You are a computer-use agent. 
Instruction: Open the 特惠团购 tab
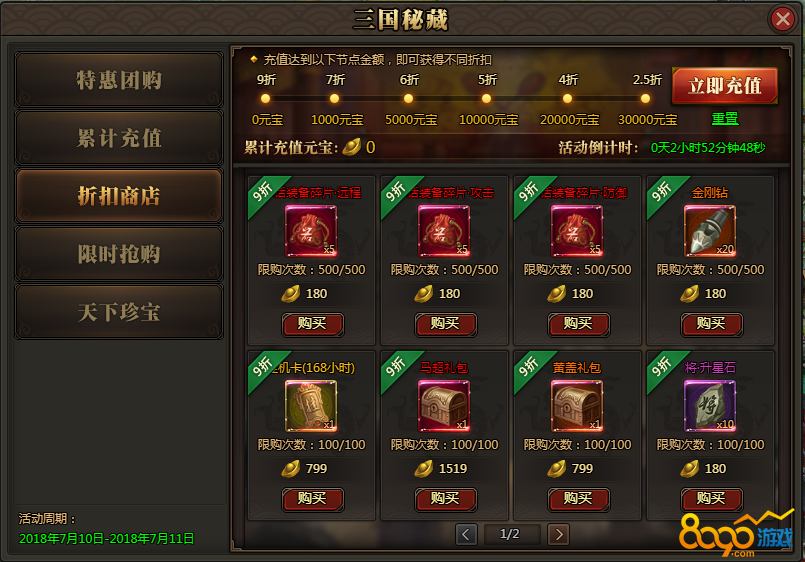coord(119,80)
